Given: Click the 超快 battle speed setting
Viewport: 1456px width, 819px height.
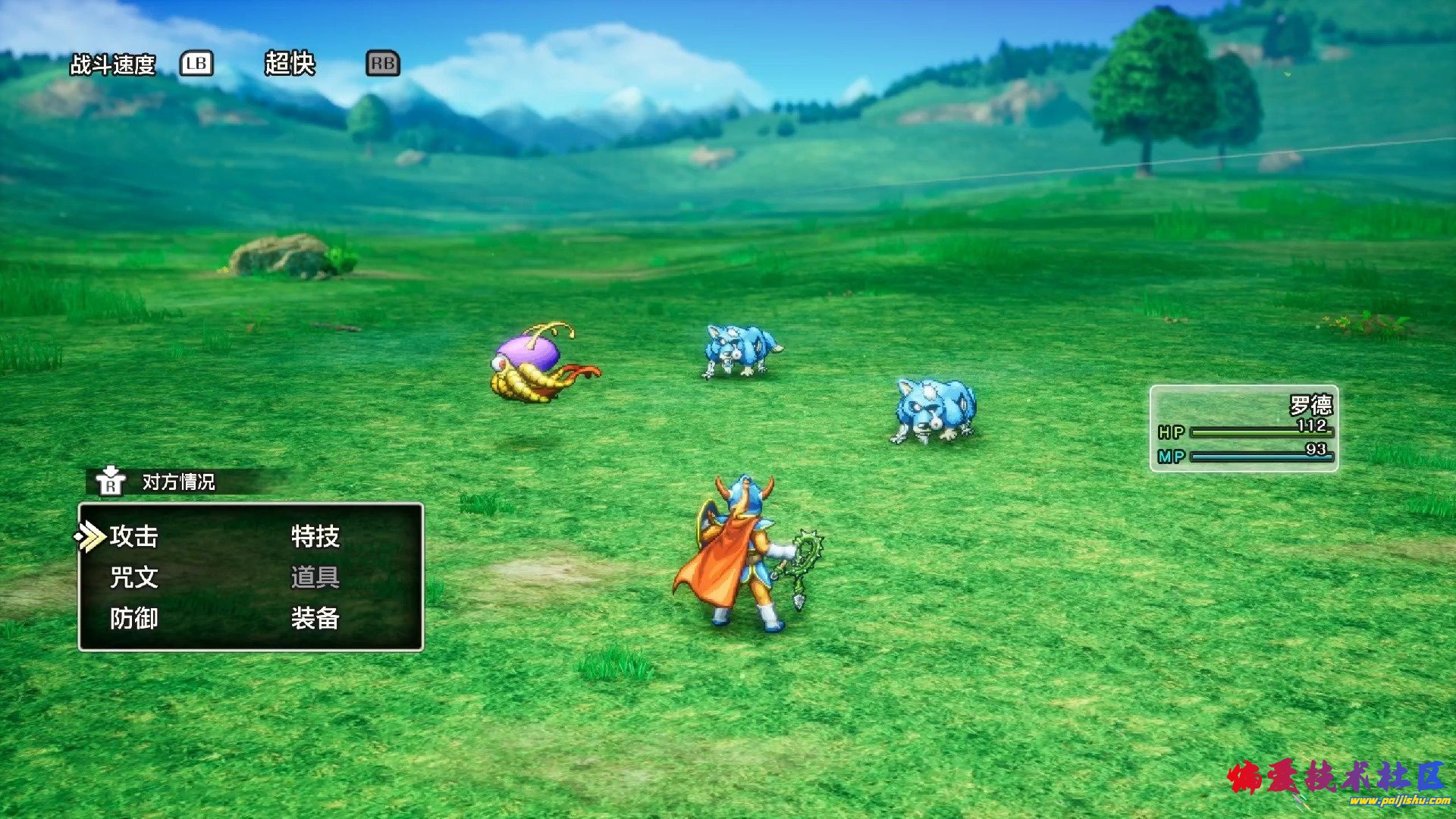Looking at the screenshot, I should pyautogui.click(x=289, y=64).
